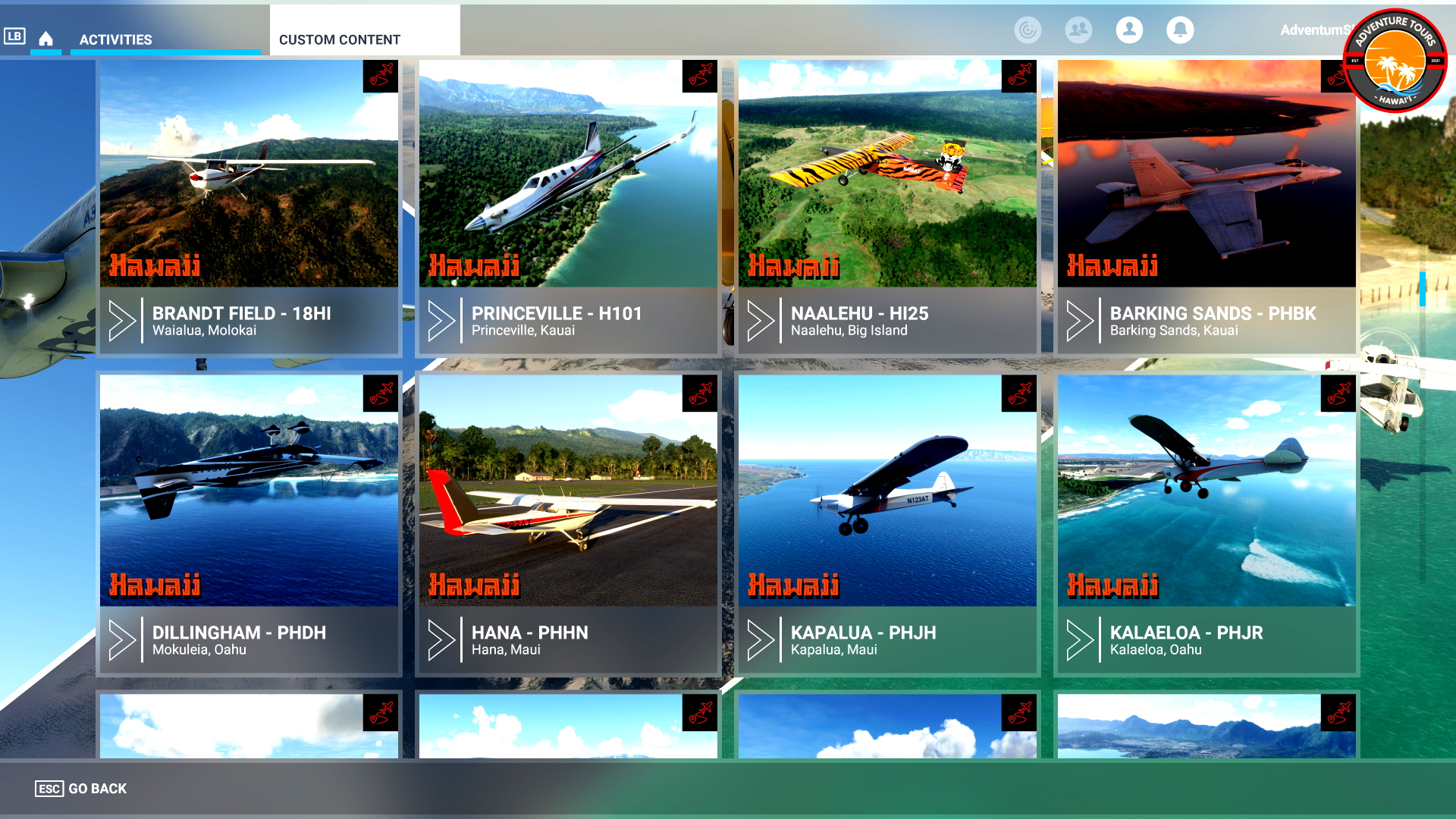Select the CUSTOM CONTENT tab
The height and width of the screenshot is (819, 1456).
(x=340, y=39)
